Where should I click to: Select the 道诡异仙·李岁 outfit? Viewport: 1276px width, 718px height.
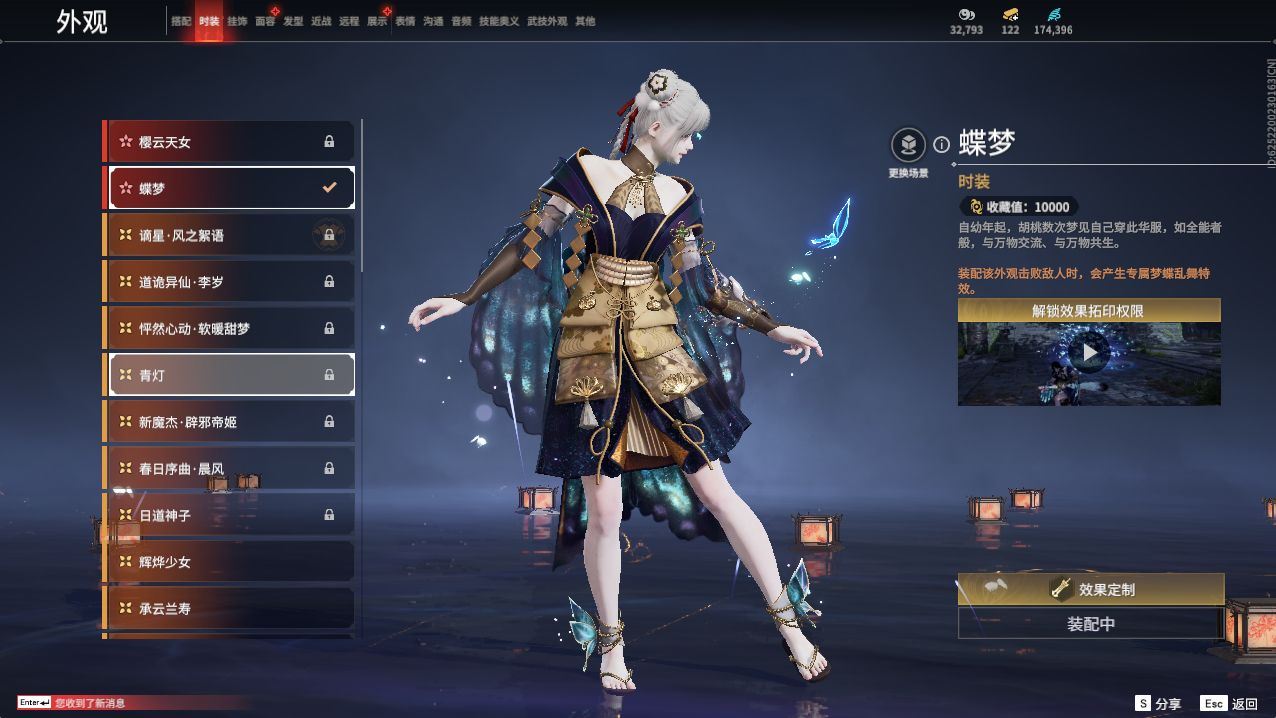coord(230,282)
